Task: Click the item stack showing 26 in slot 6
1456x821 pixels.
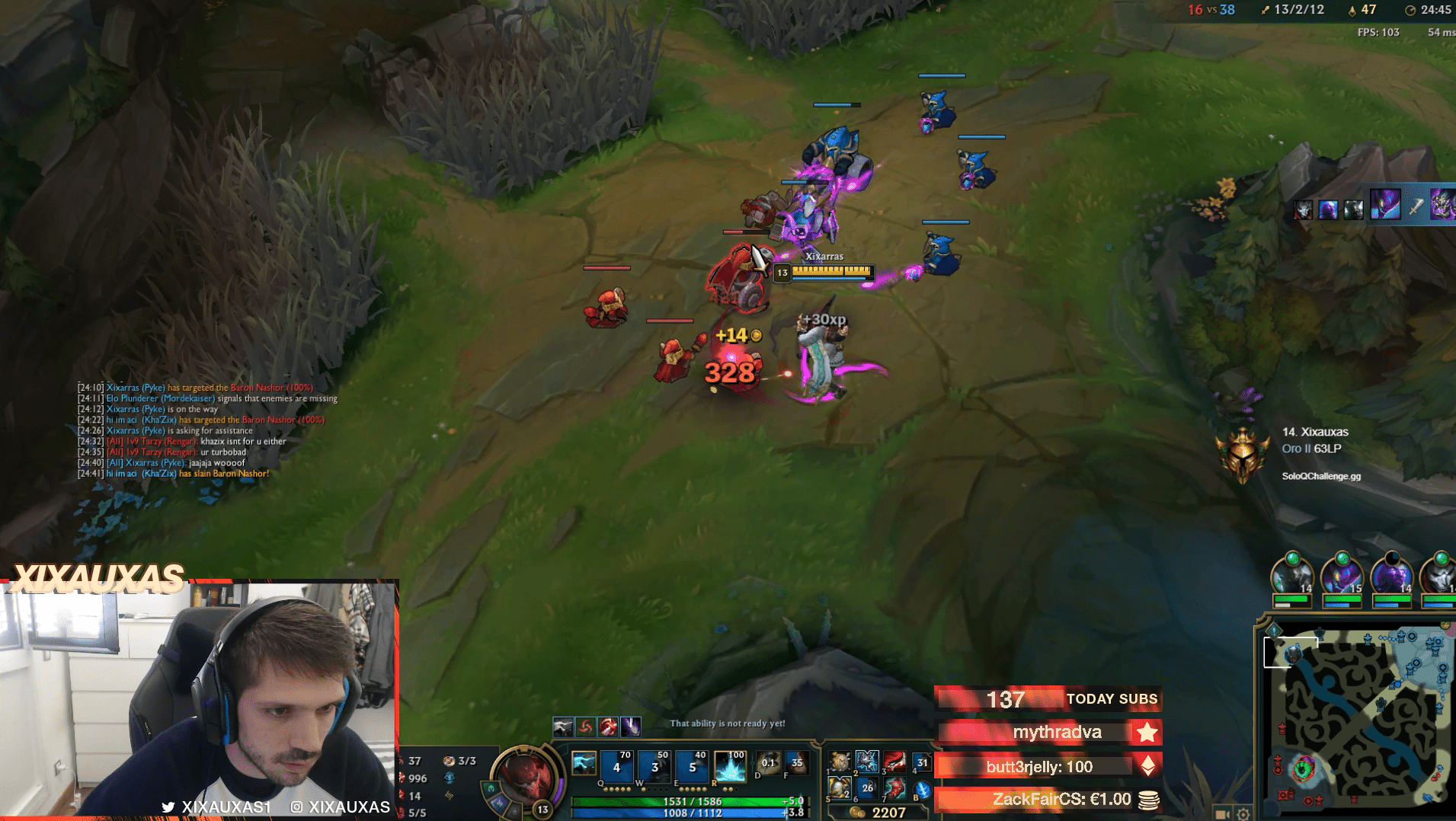Action: pos(868,787)
